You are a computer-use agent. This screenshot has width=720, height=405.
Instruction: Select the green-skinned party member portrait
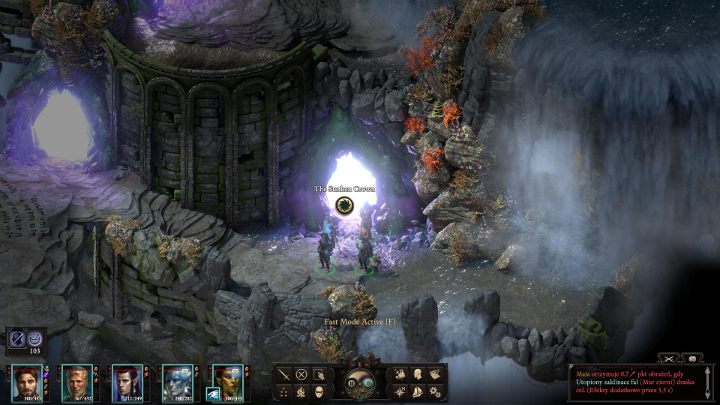point(228,381)
